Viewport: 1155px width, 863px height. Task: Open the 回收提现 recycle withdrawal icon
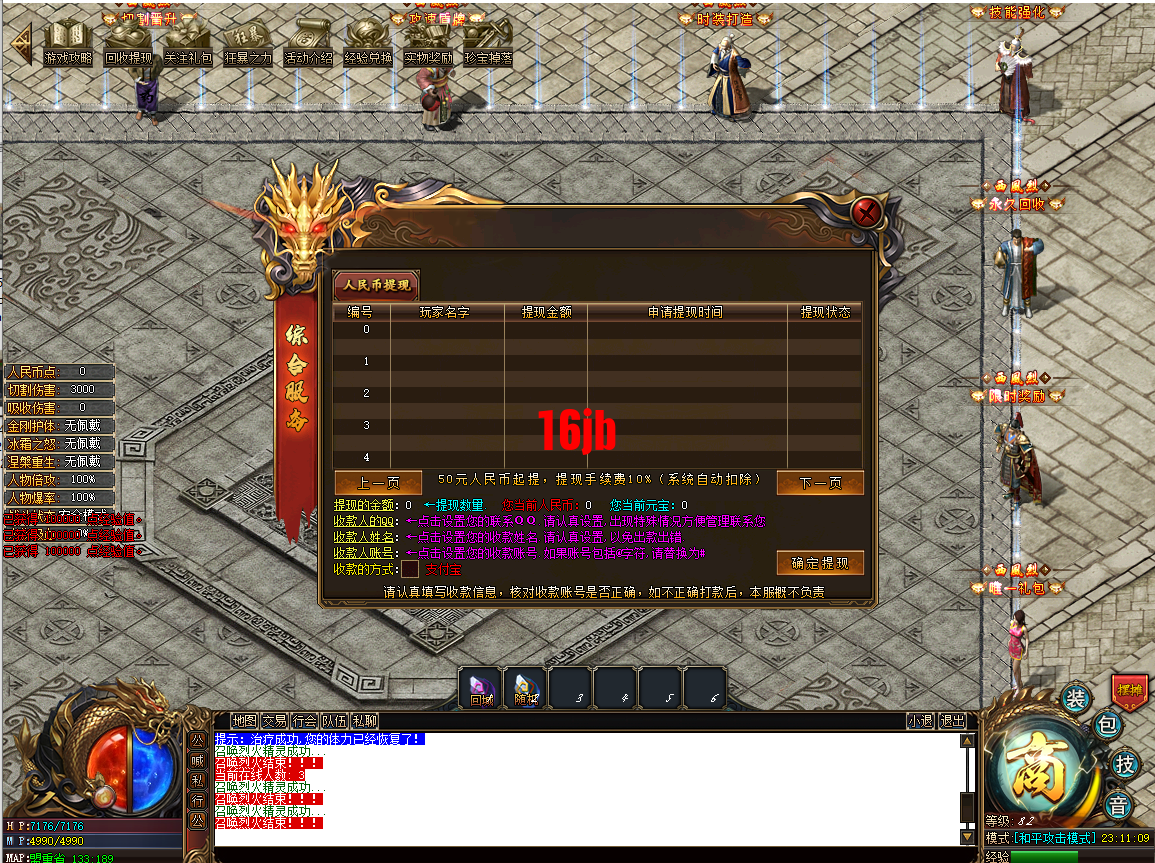pos(128,46)
